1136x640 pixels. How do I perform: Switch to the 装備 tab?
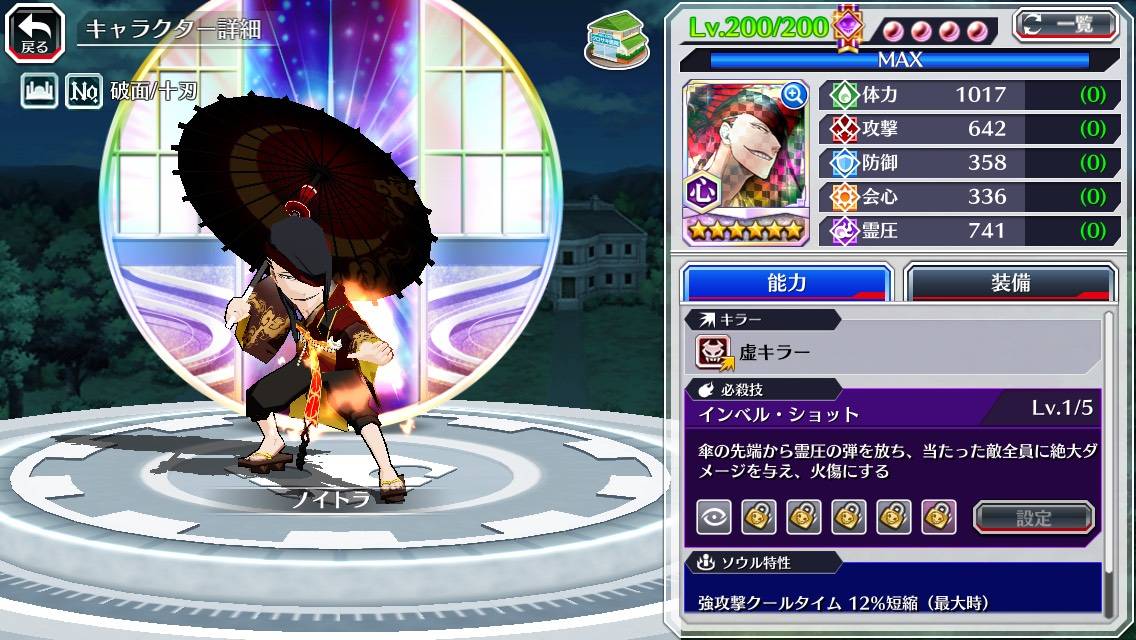(x=1010, y=283)
